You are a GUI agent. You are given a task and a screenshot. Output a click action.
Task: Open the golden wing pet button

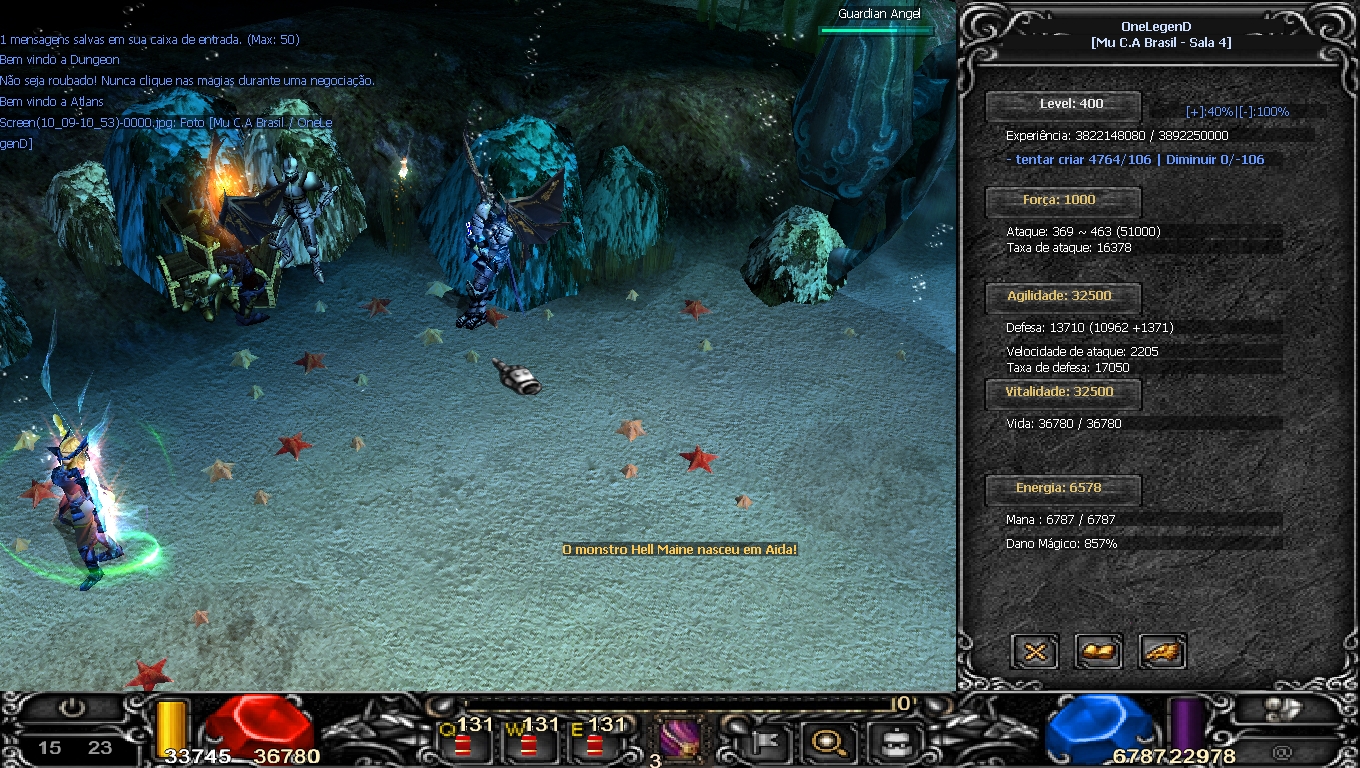[x=1162, y=652]
